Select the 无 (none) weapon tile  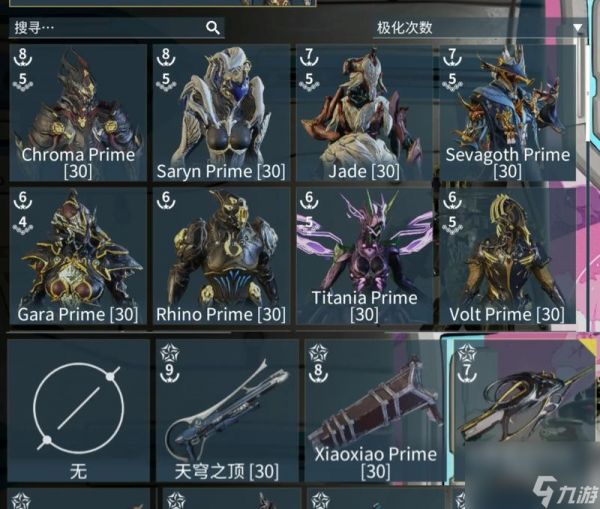(x=78, y=410)
